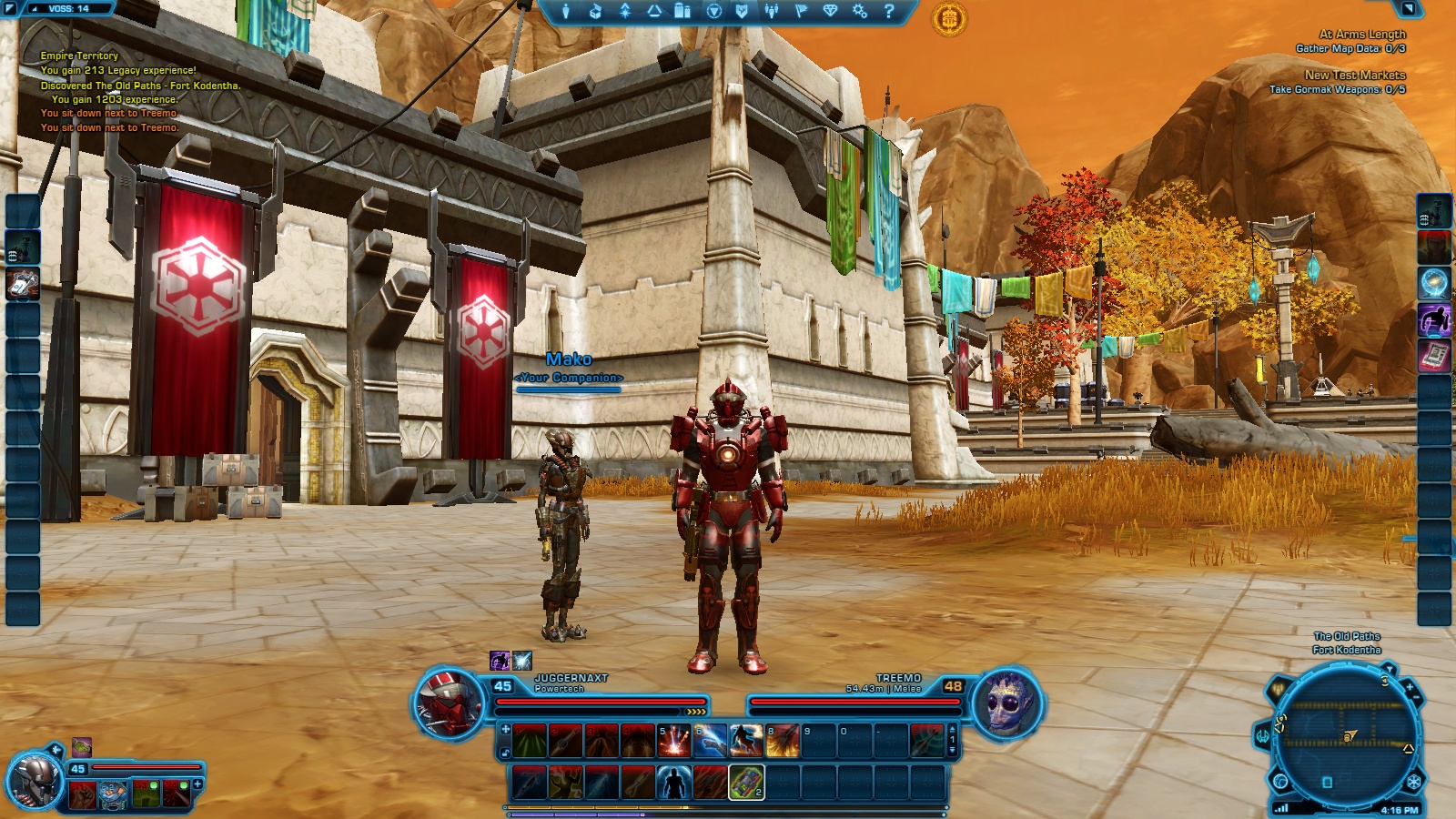The image size is (1456, 819).
Task: Click the quickbar page up arrow
Action: click(x=951, y=728)
